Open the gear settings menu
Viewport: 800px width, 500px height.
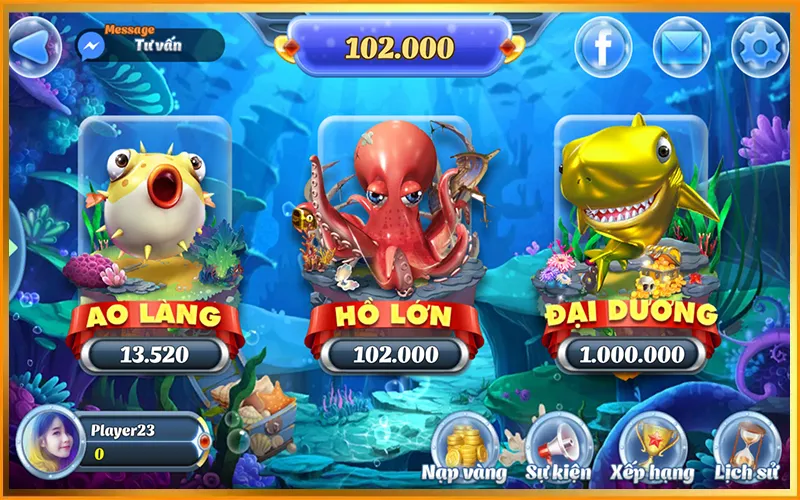760,46
